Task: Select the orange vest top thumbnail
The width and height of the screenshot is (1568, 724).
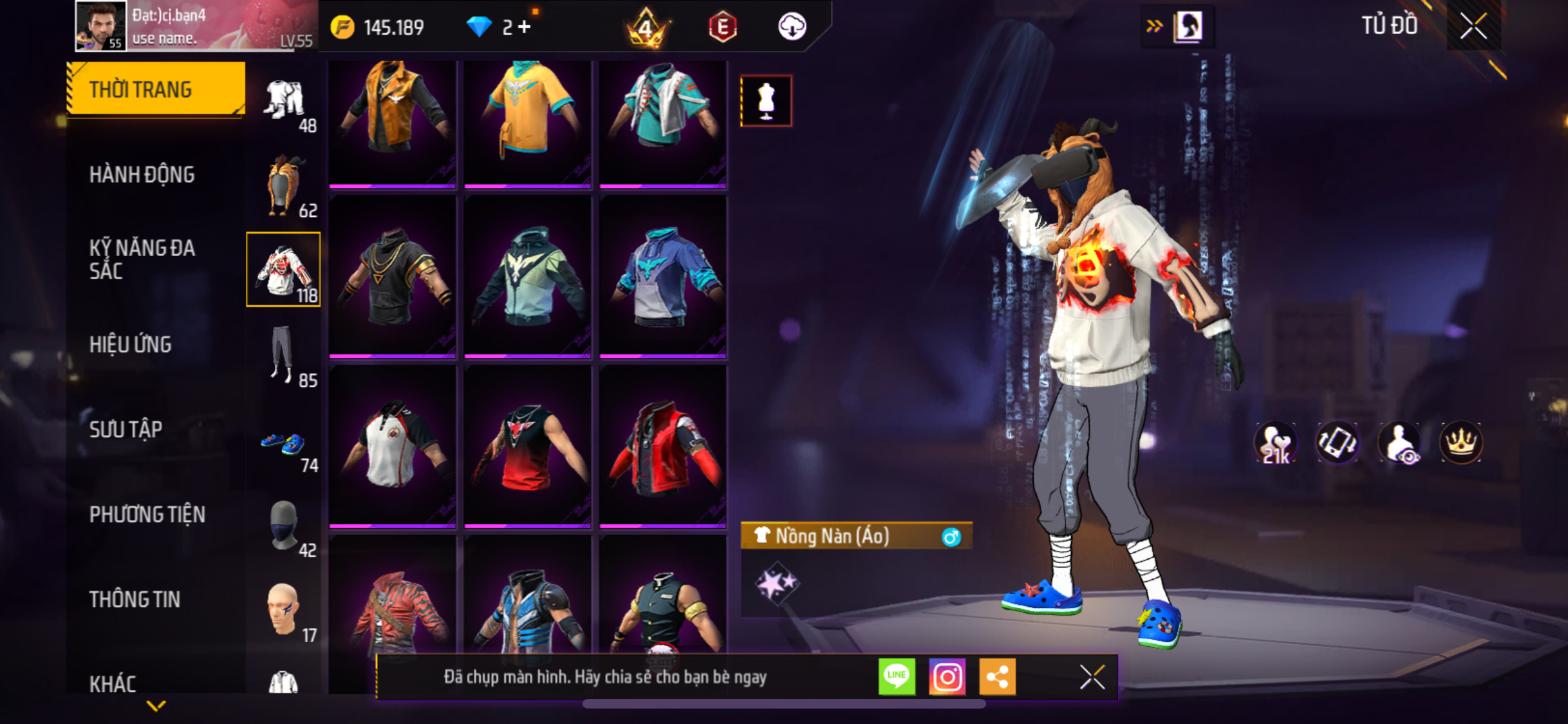Action: tap(393, 121)
